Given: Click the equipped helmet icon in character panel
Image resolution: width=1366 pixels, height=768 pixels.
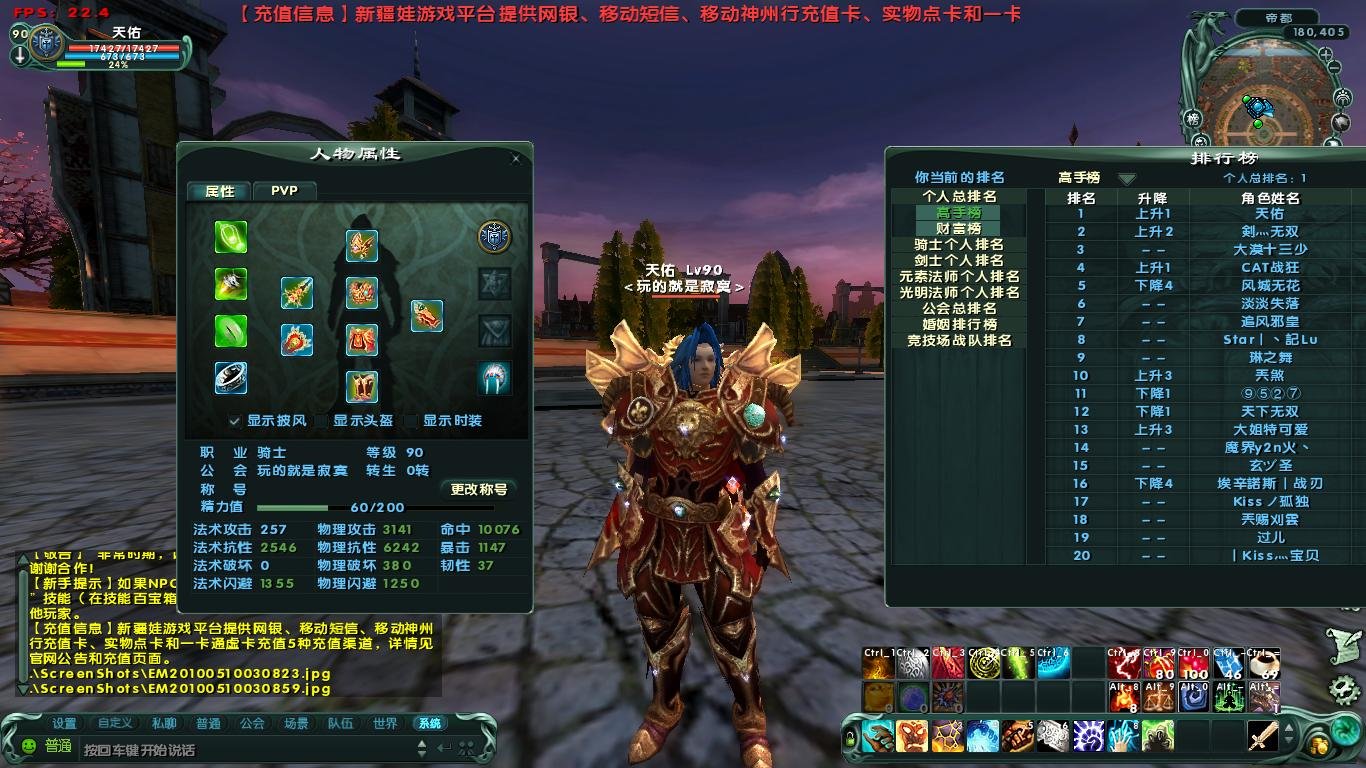Looking at the screenshot, I should click(360, 244).
